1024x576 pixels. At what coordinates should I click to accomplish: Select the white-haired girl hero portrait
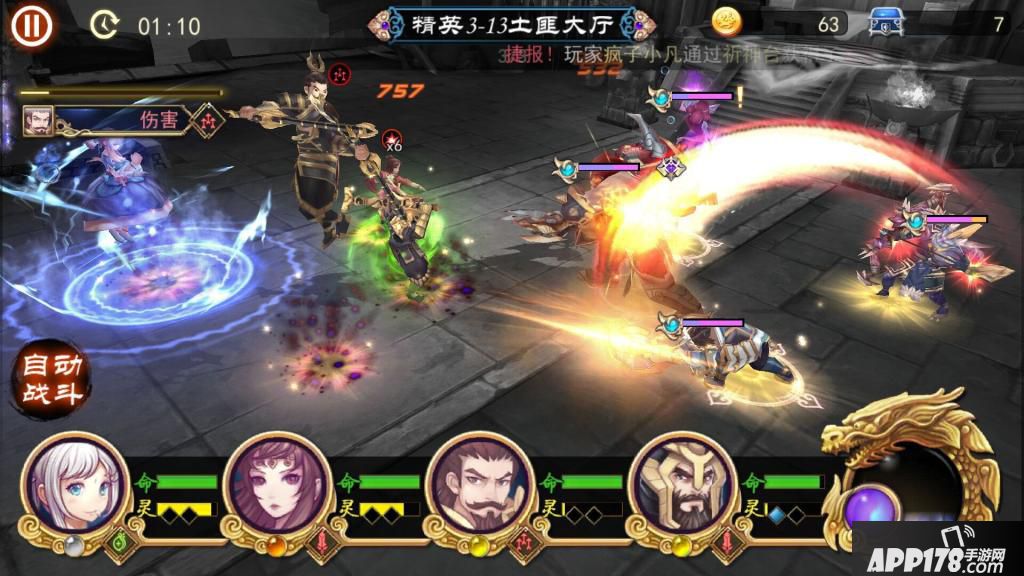point(76,486)
